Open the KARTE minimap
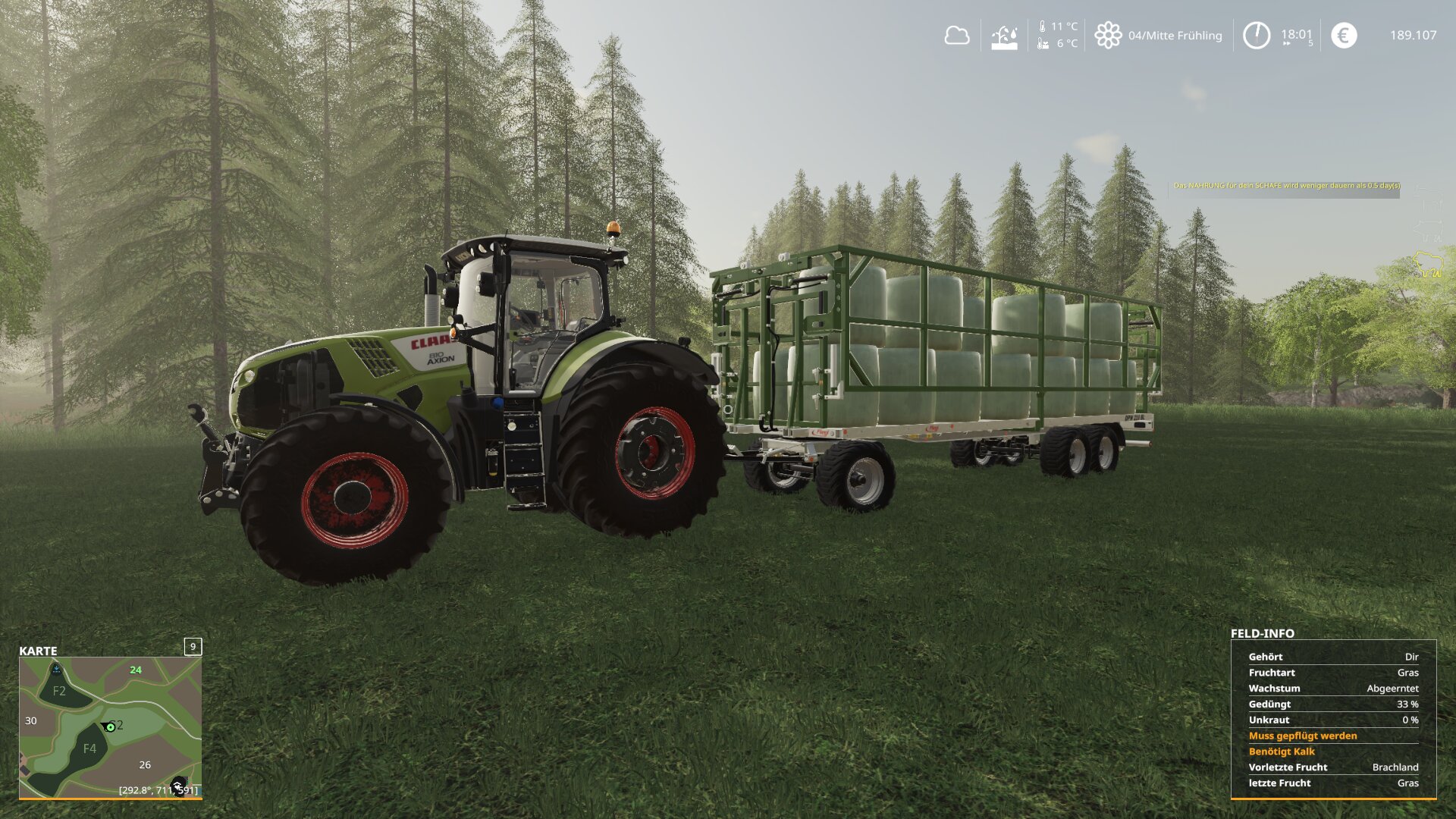The image size is (1456, 819). point(110,726)
